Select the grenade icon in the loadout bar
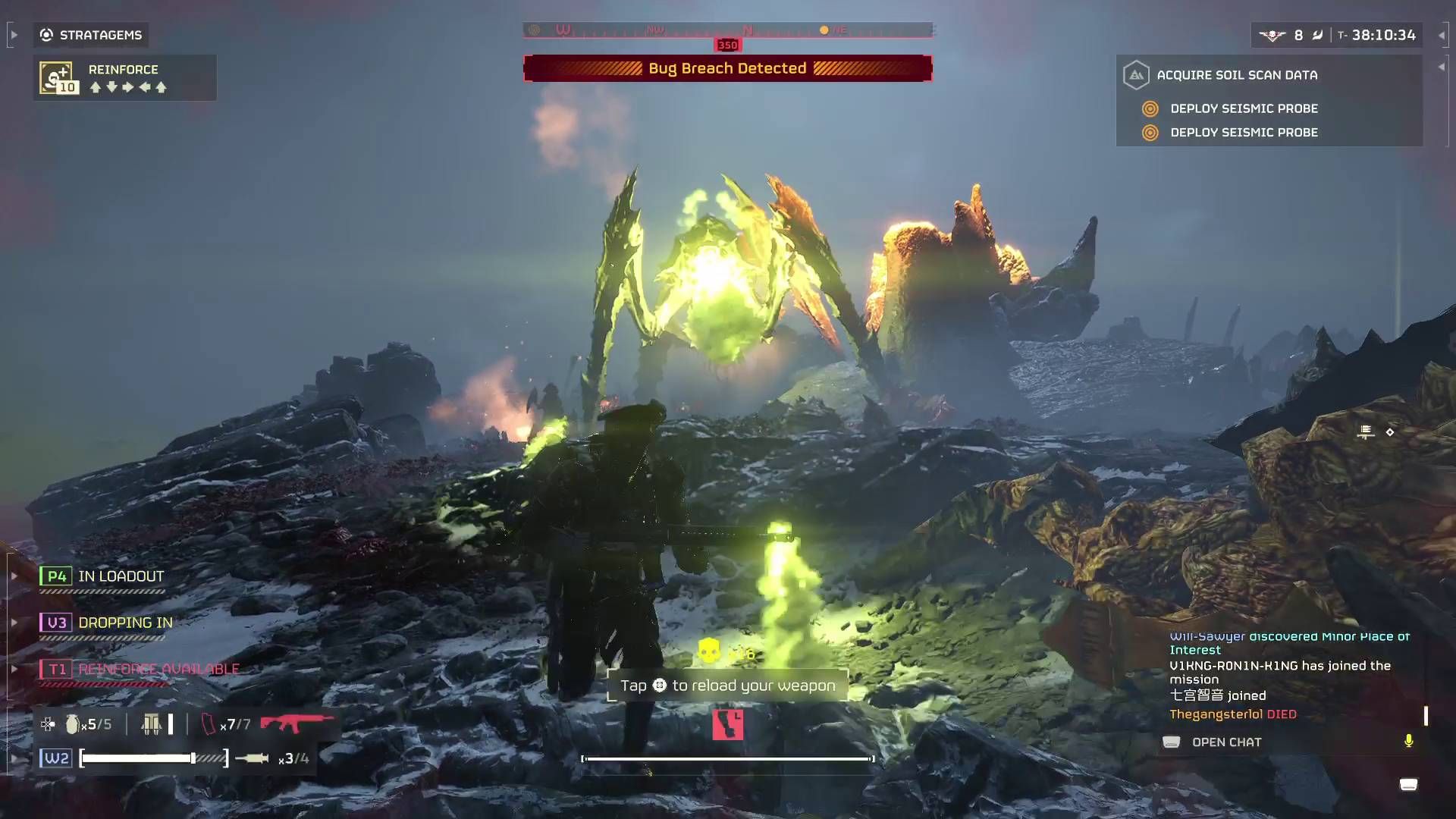Screen dimensions: 1456x819 (x=72, y=724)
